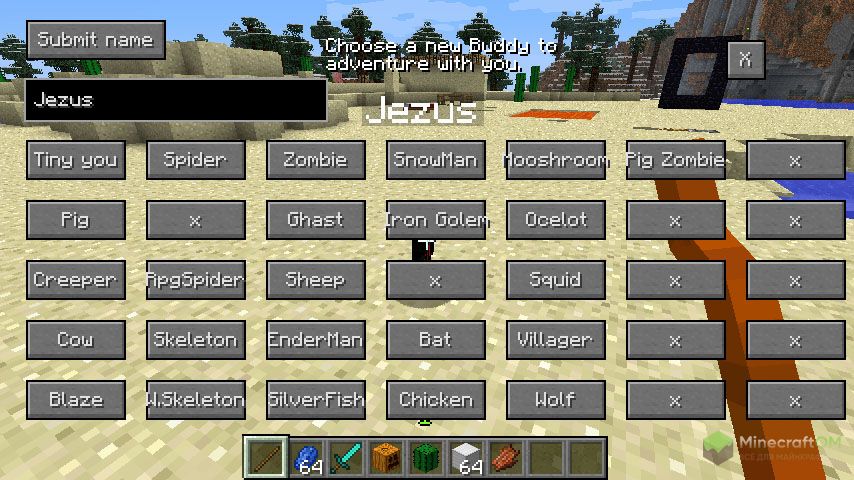Screen dimensions: 854x480
Task: Select Pig Zombie as your buddy
Action: [676, 160]
